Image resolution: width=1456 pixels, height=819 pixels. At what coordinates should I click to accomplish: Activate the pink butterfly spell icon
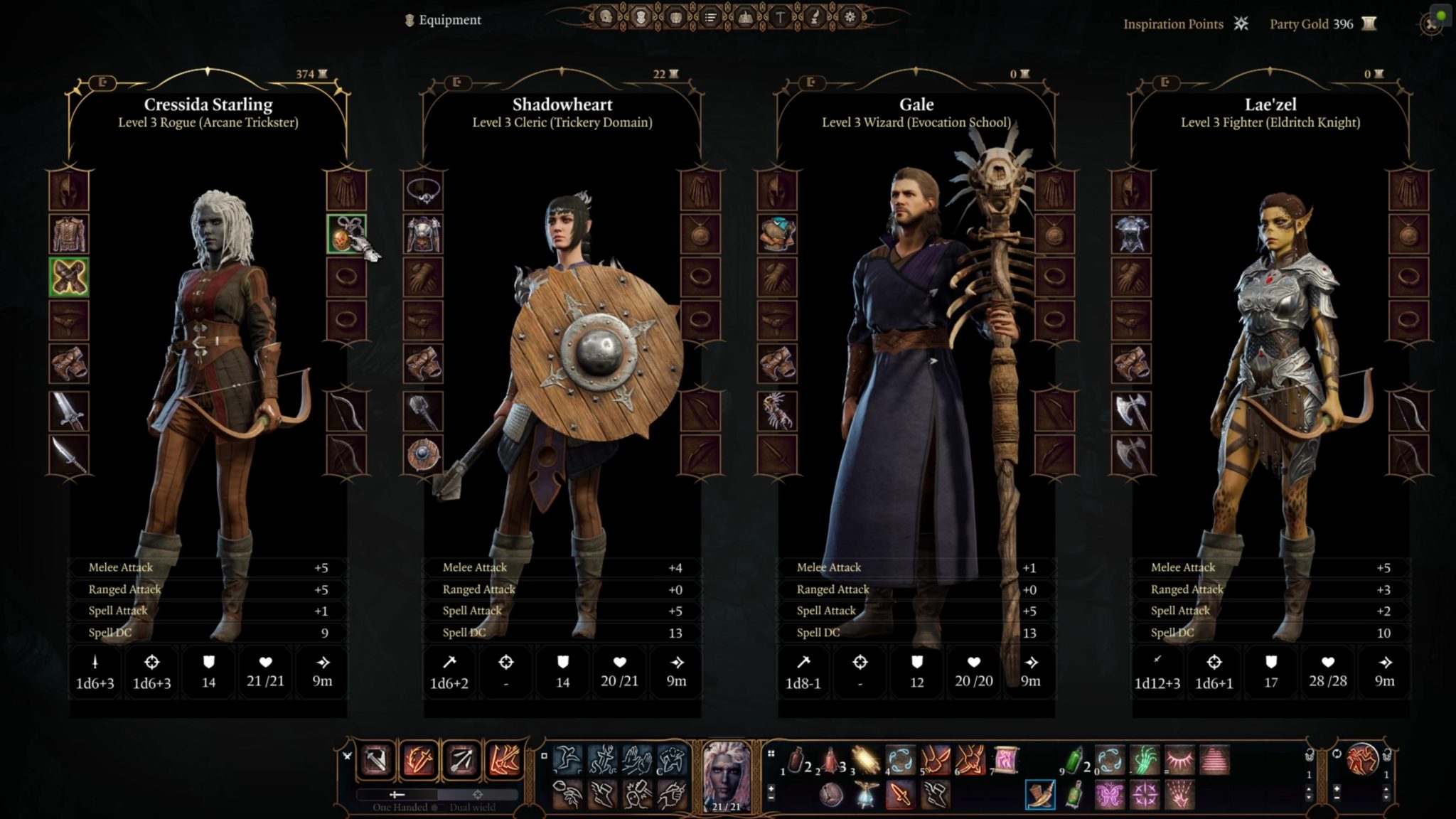1109,795
